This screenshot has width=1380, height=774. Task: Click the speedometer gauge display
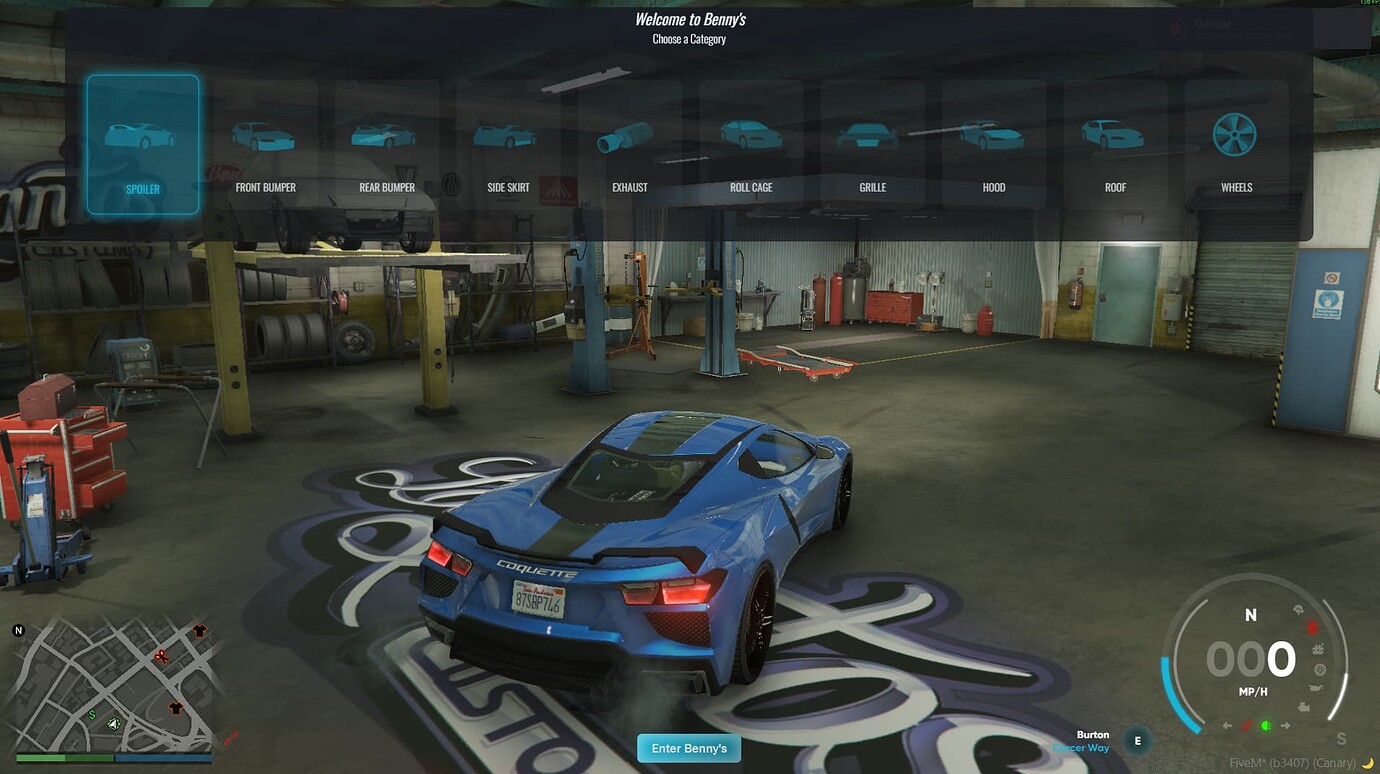pyautogui.click(x=1250, y=660)
